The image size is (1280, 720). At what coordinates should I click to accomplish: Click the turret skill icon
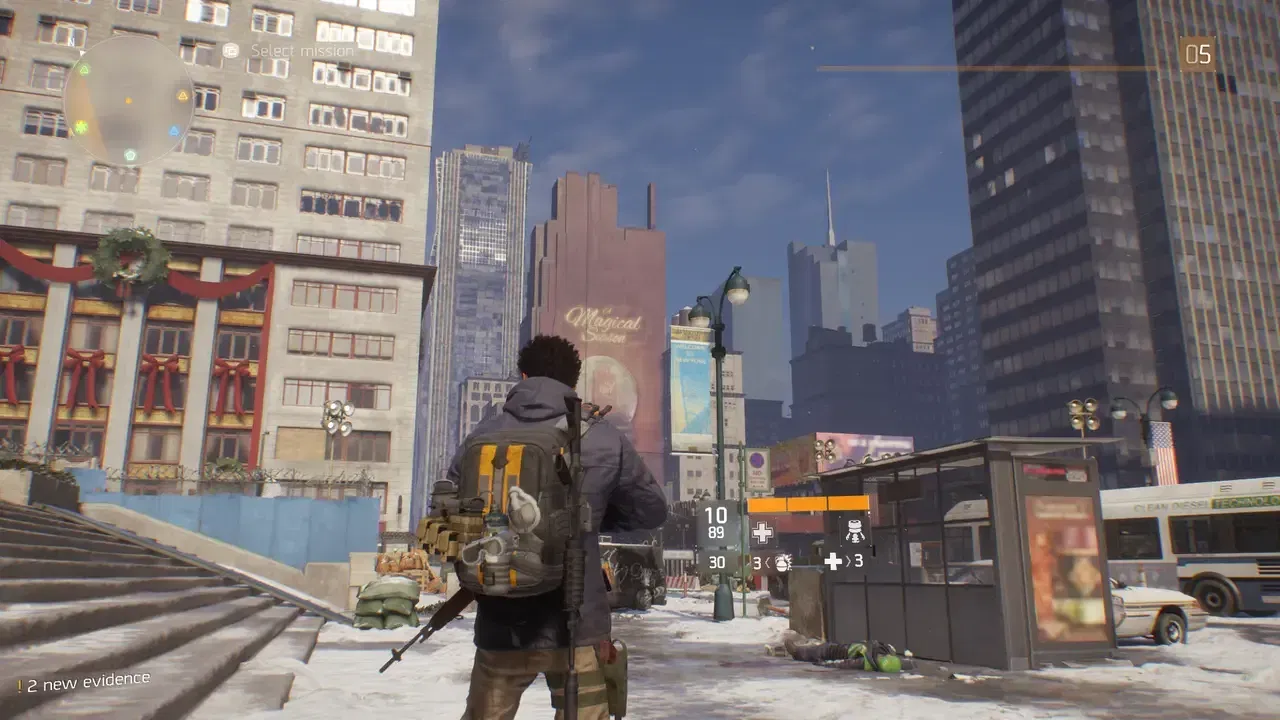[855, 530]
